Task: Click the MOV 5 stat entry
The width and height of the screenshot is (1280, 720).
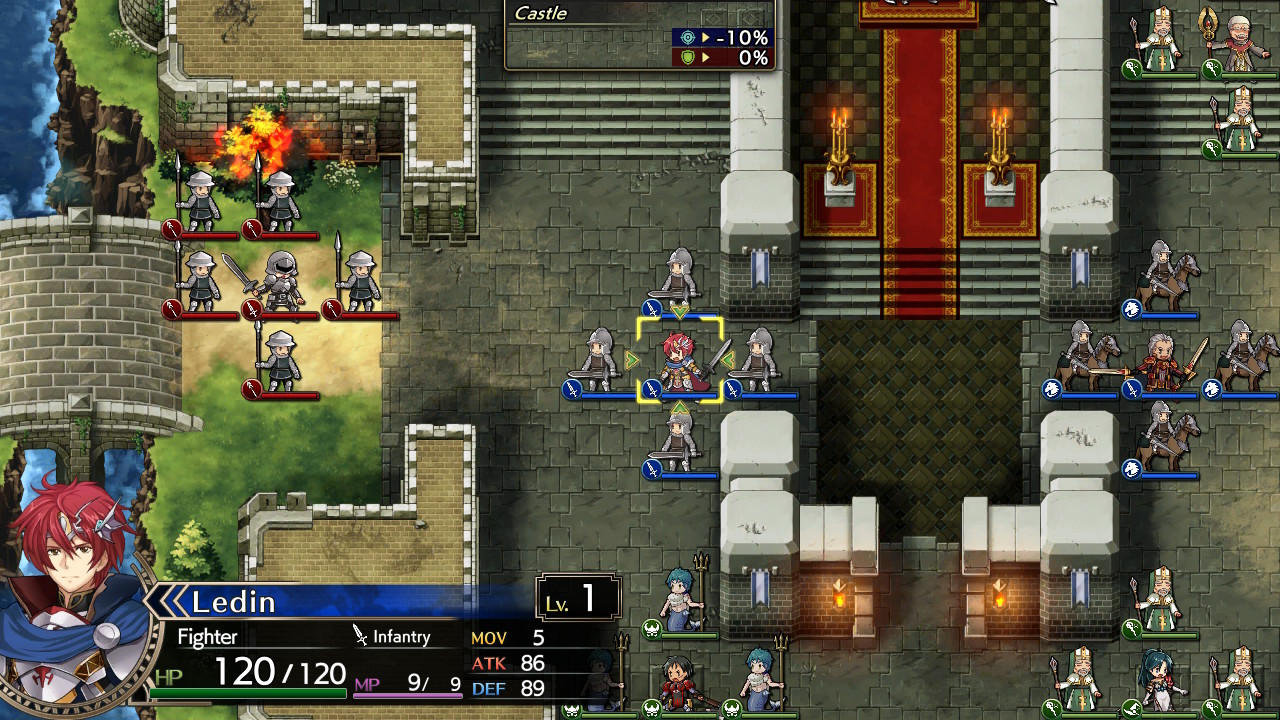Action: coord(512,637)
